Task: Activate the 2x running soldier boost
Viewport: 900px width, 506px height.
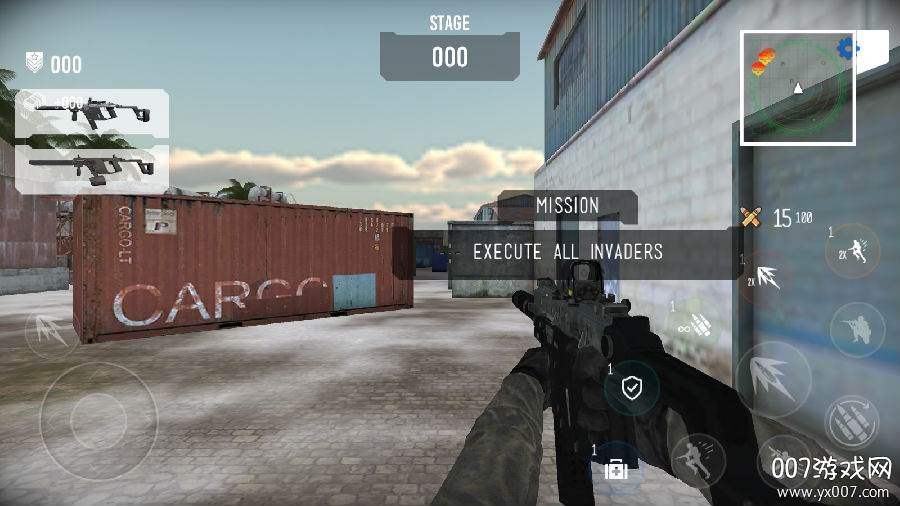Action: coord(857,252)
